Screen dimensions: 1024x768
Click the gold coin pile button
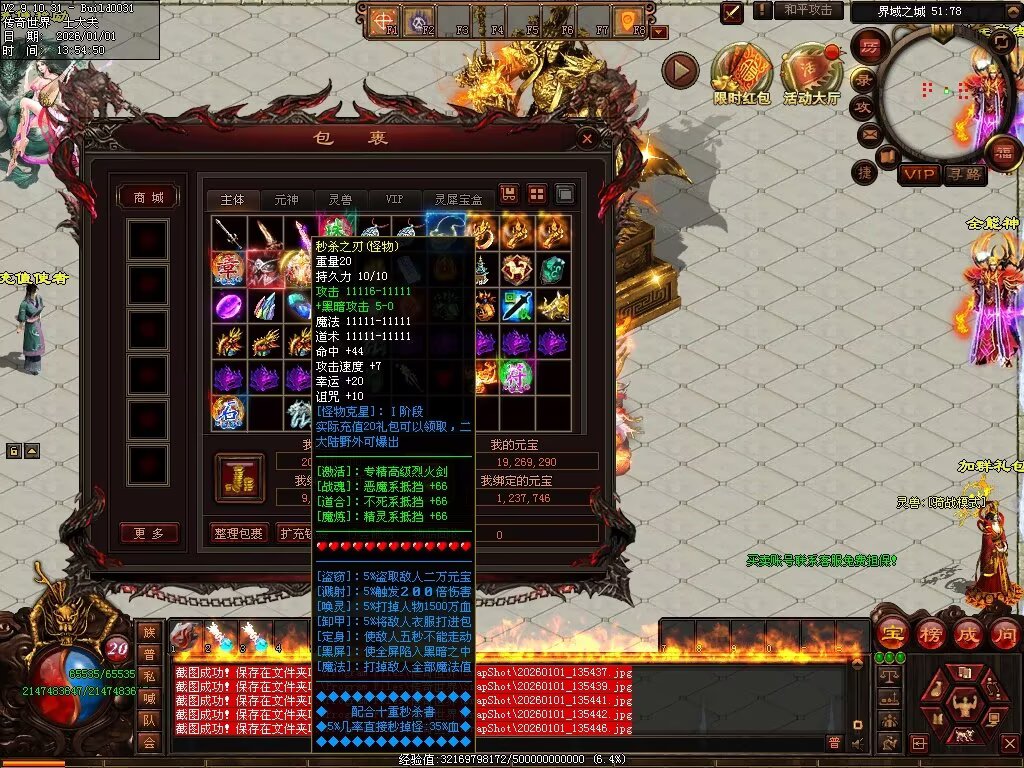240,478
